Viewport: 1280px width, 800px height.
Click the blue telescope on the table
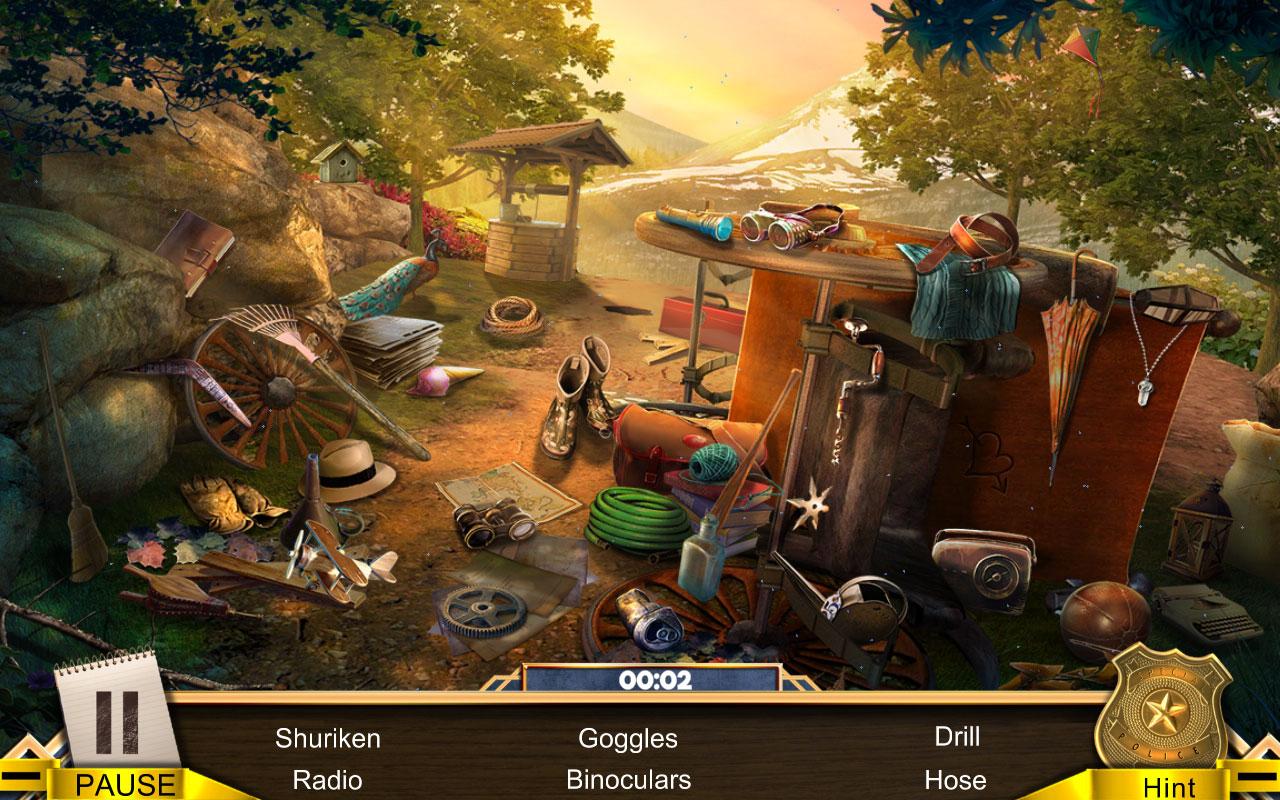[692, 221]
